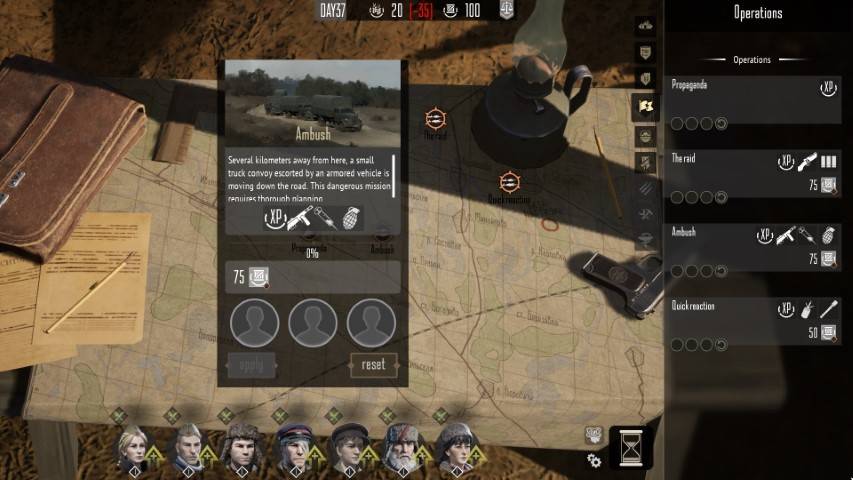End the day with the hourglass button

(630, 446)
